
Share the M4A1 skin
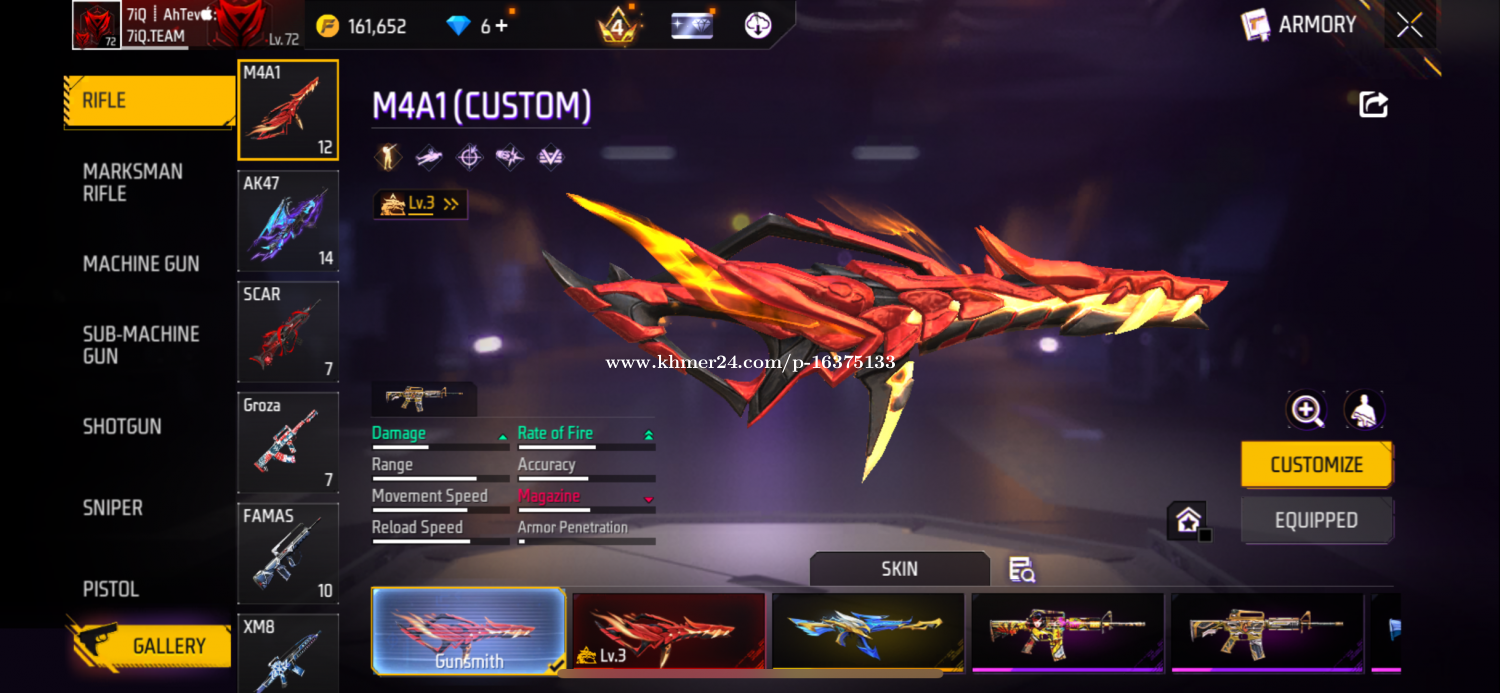point(1373,105)
